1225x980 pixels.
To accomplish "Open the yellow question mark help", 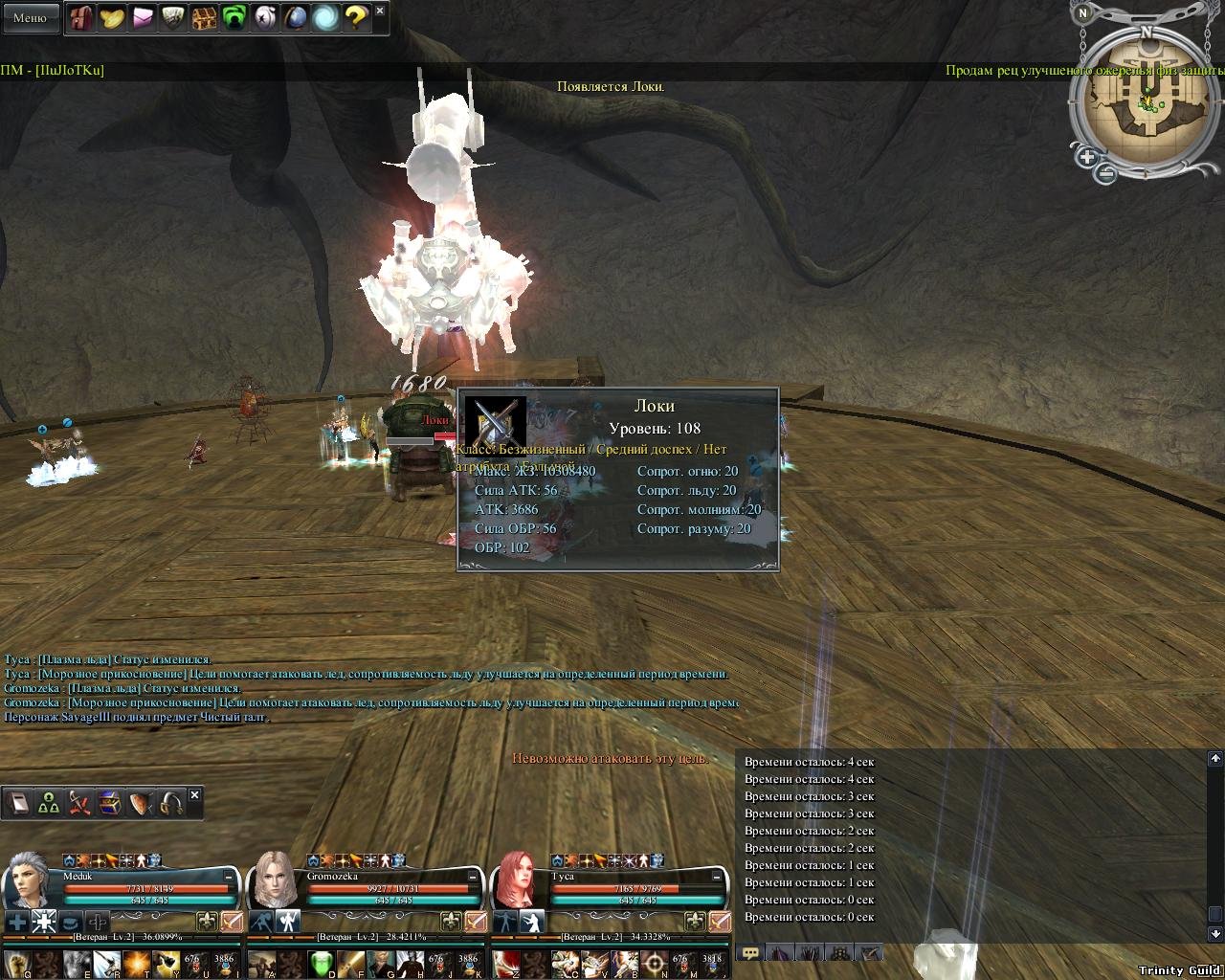I will pos(356,18).
